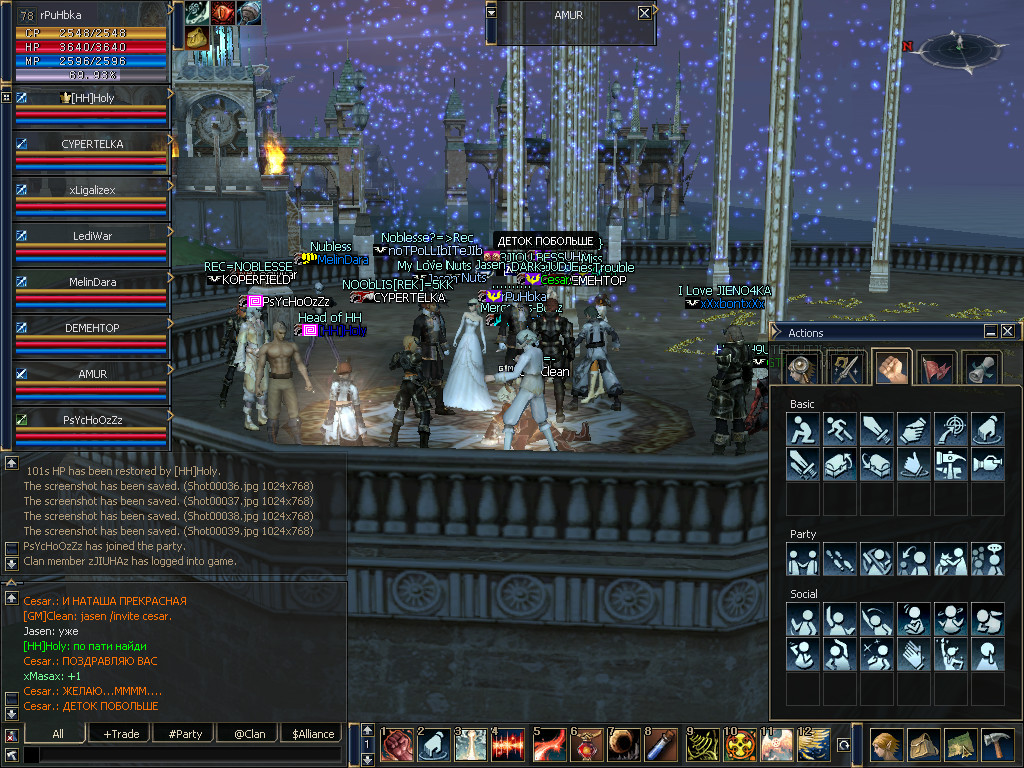1024x768 pixels.
Task: Use the Sit/Stand basic action
Action: (x=803, y=429)
